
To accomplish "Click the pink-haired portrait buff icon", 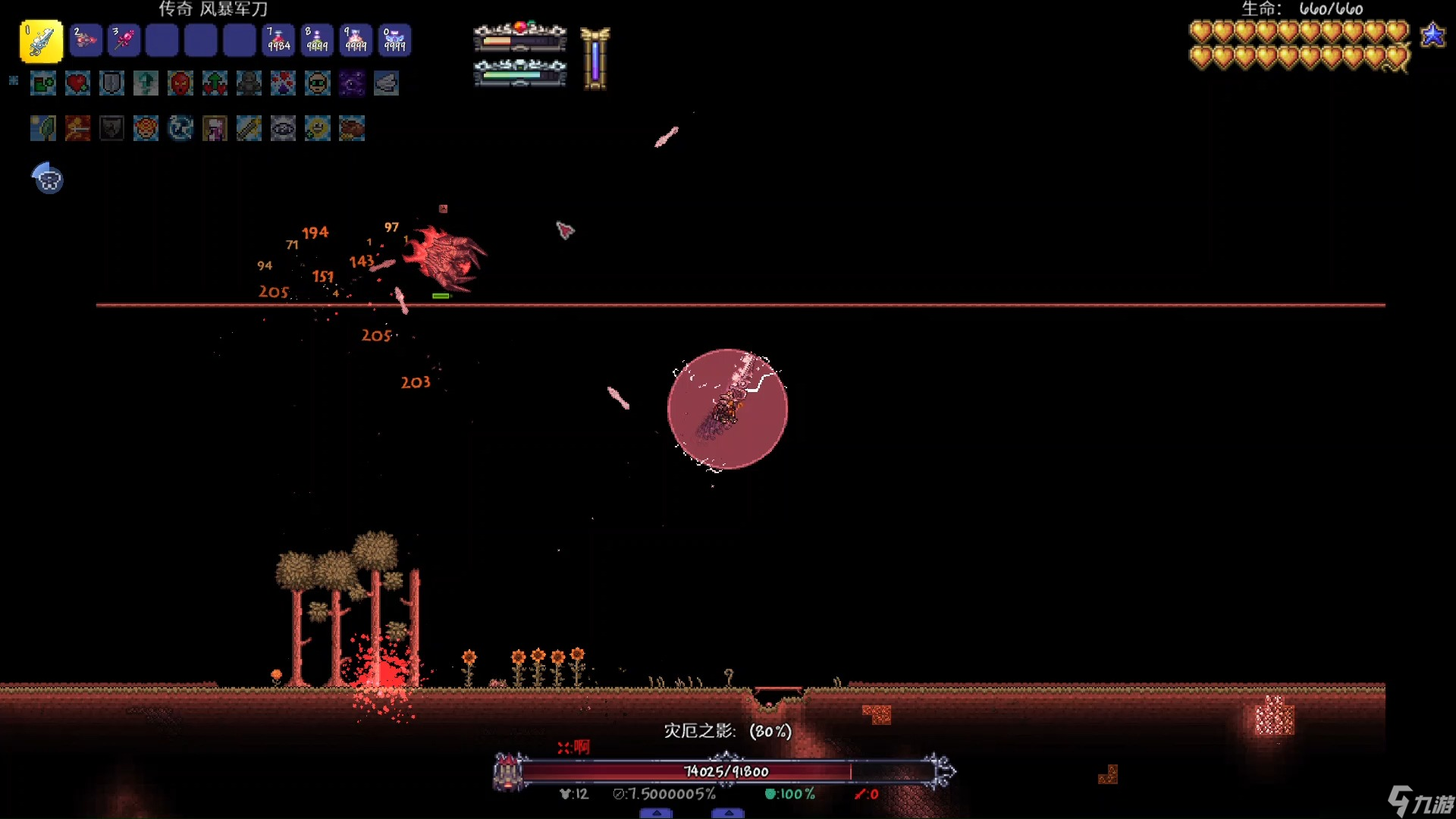I will tap(215, 129).
